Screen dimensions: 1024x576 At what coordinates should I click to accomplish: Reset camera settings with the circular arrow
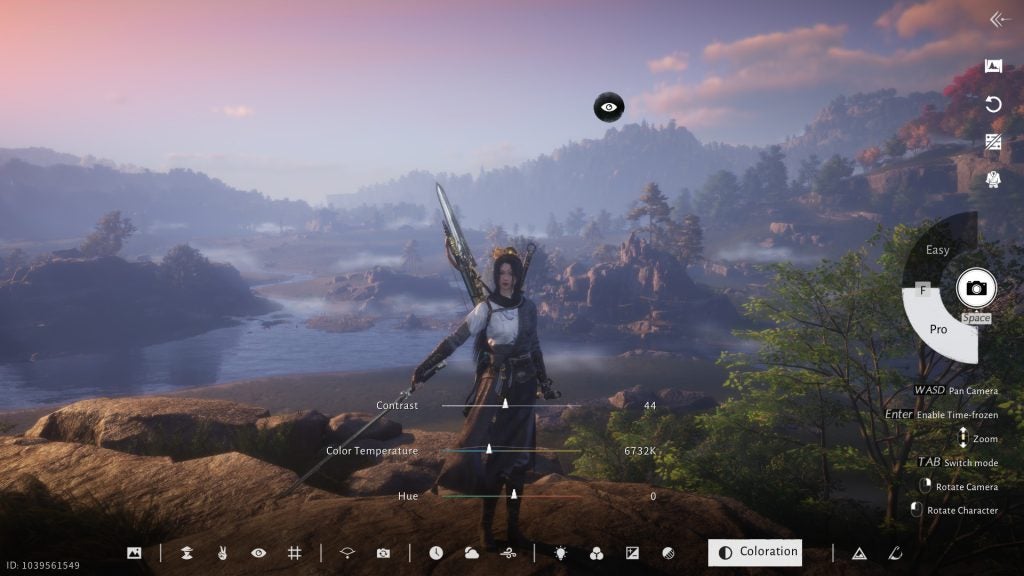993,104
